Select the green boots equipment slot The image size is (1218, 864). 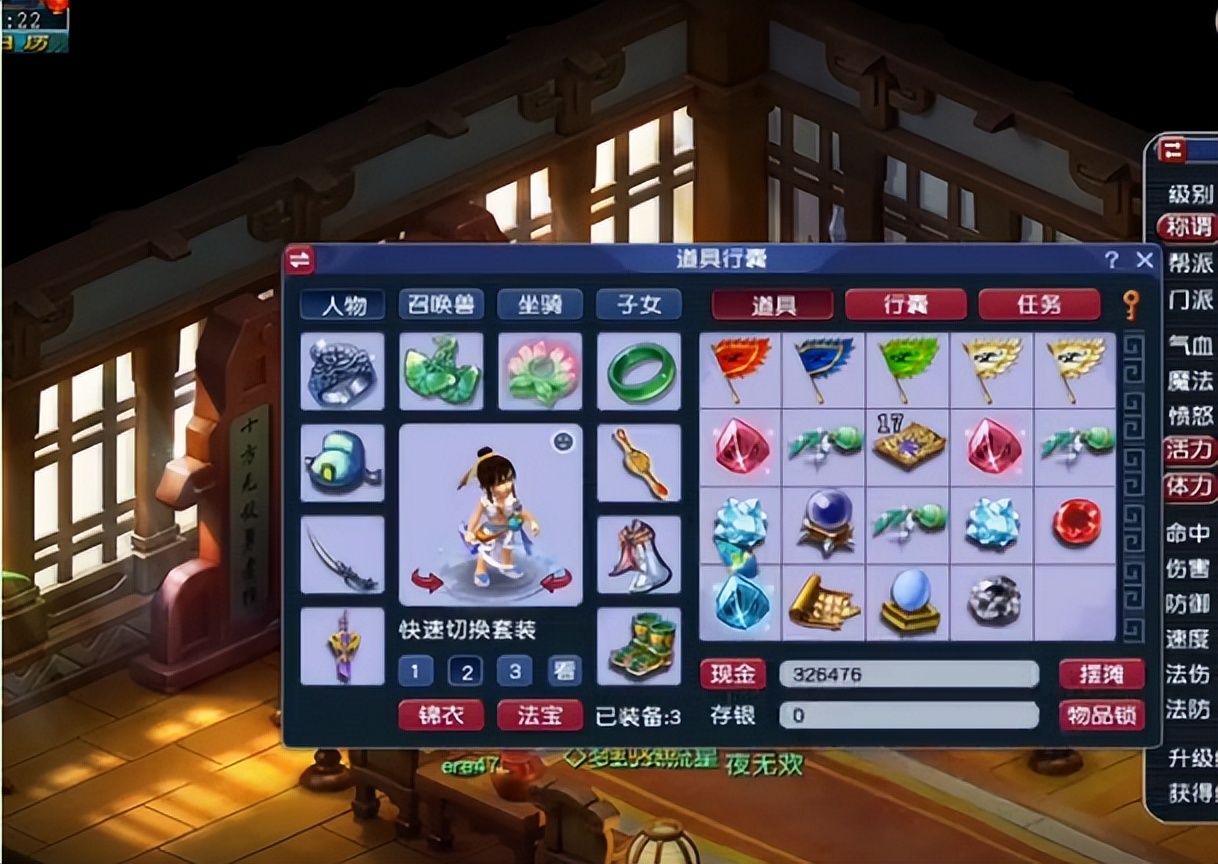(638, 646)
